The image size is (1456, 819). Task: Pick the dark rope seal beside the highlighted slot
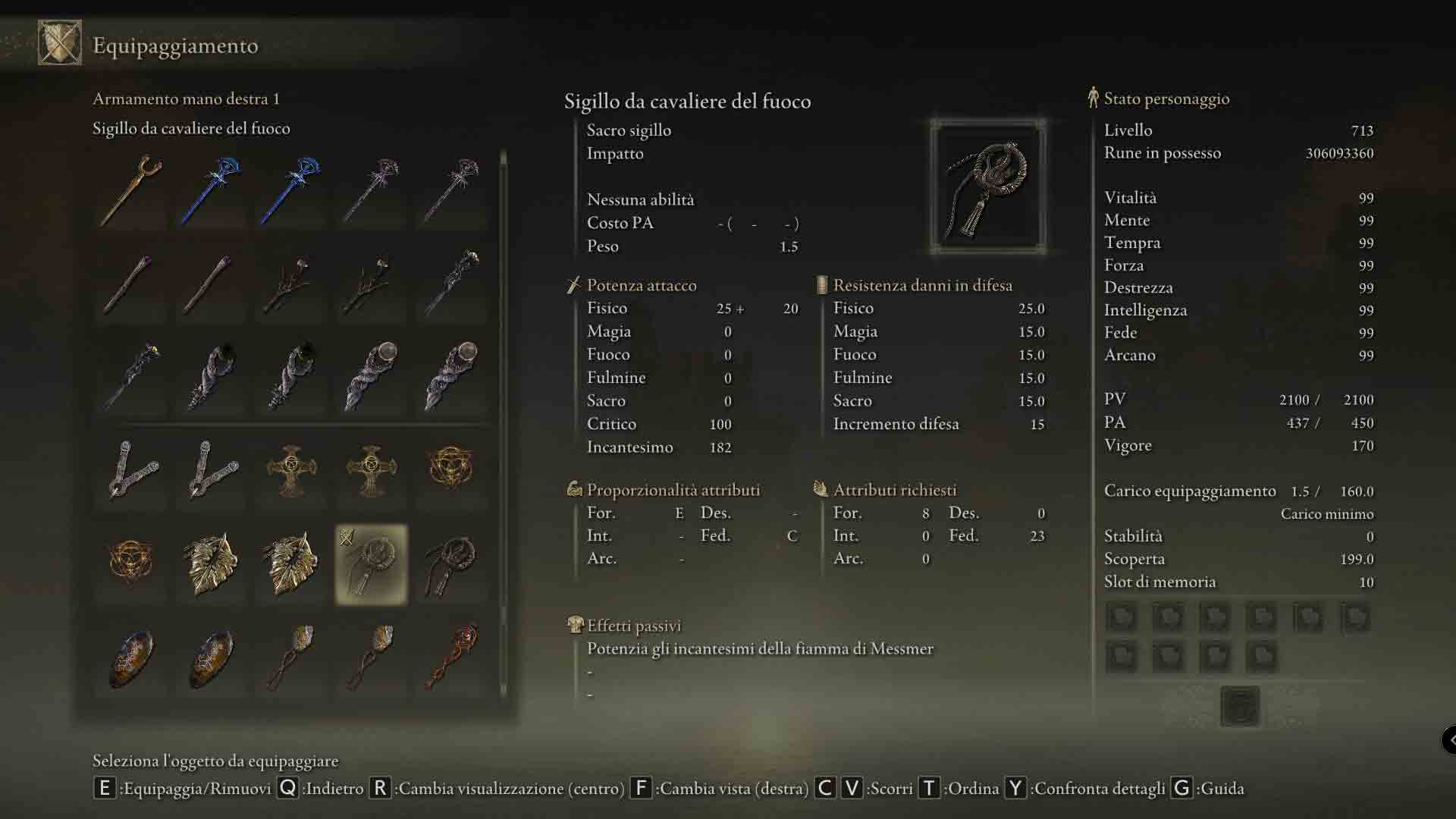pos(451,564)
